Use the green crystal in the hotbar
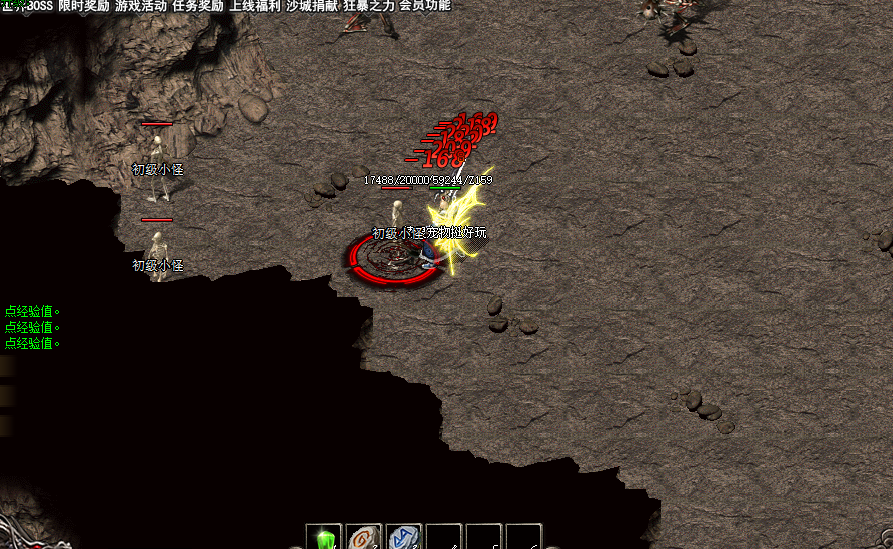Viewport: 893px width, 549px height. 324,539
